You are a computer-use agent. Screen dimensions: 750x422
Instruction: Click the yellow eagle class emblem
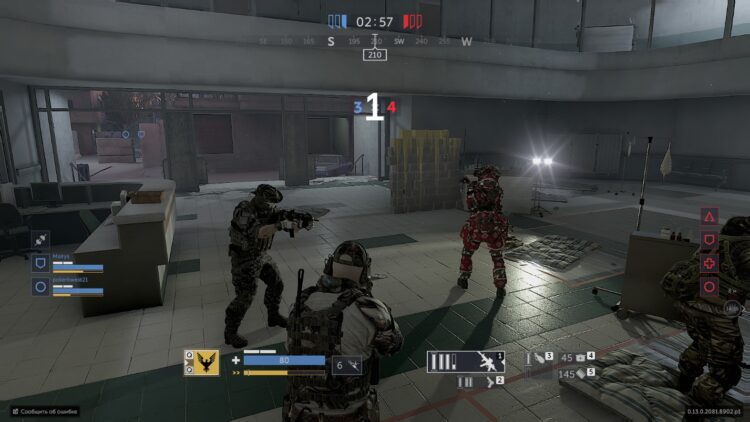[x=201, y=362]
